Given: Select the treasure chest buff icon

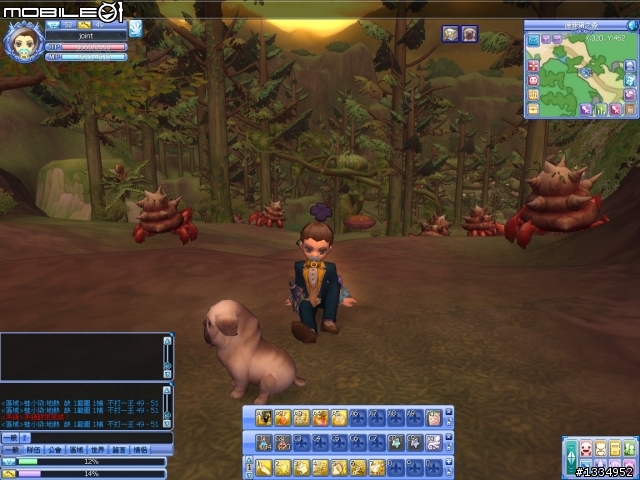Looking at the screenshot, I should [x=451, y=34].
